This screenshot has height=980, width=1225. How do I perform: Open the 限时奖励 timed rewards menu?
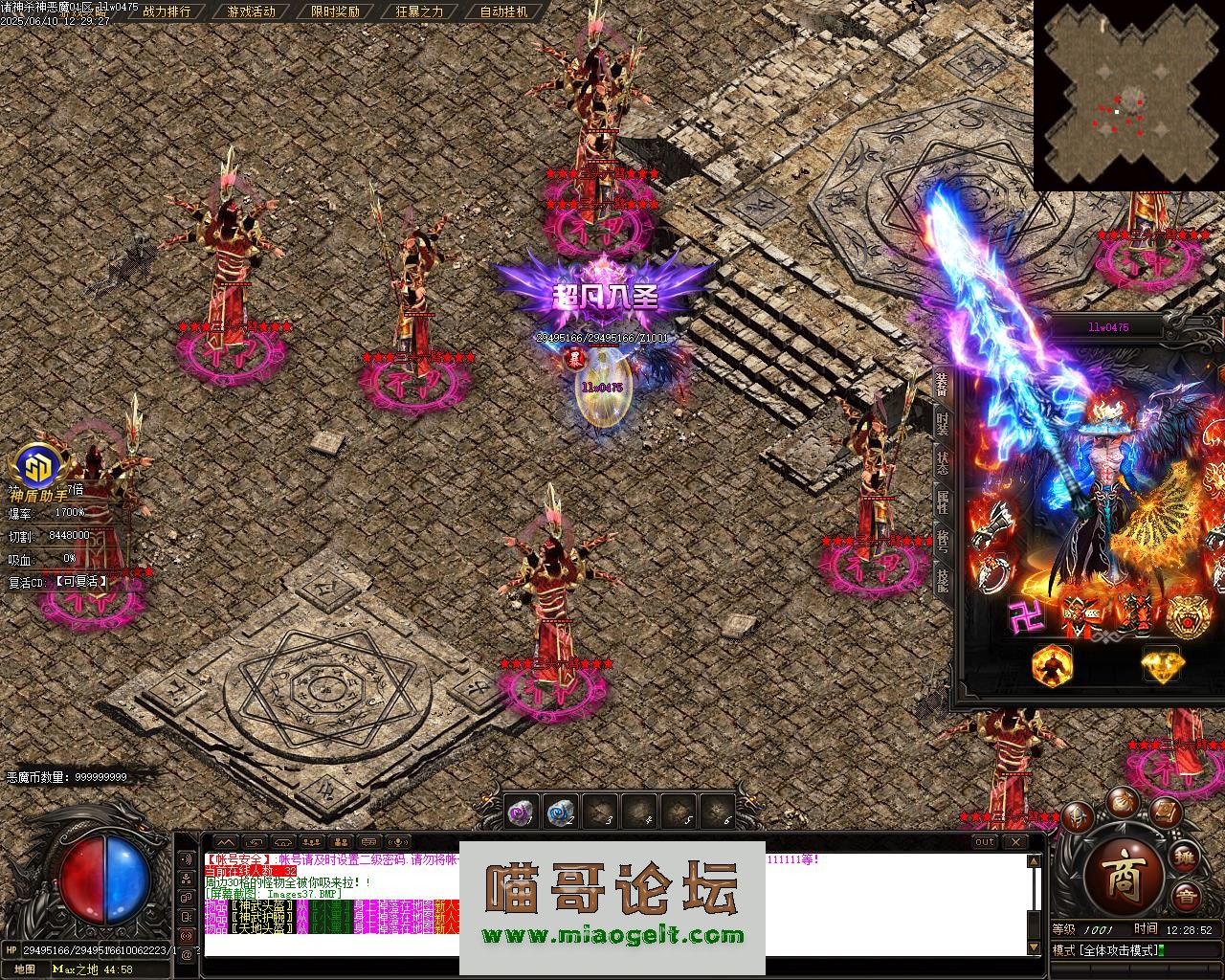336,11
